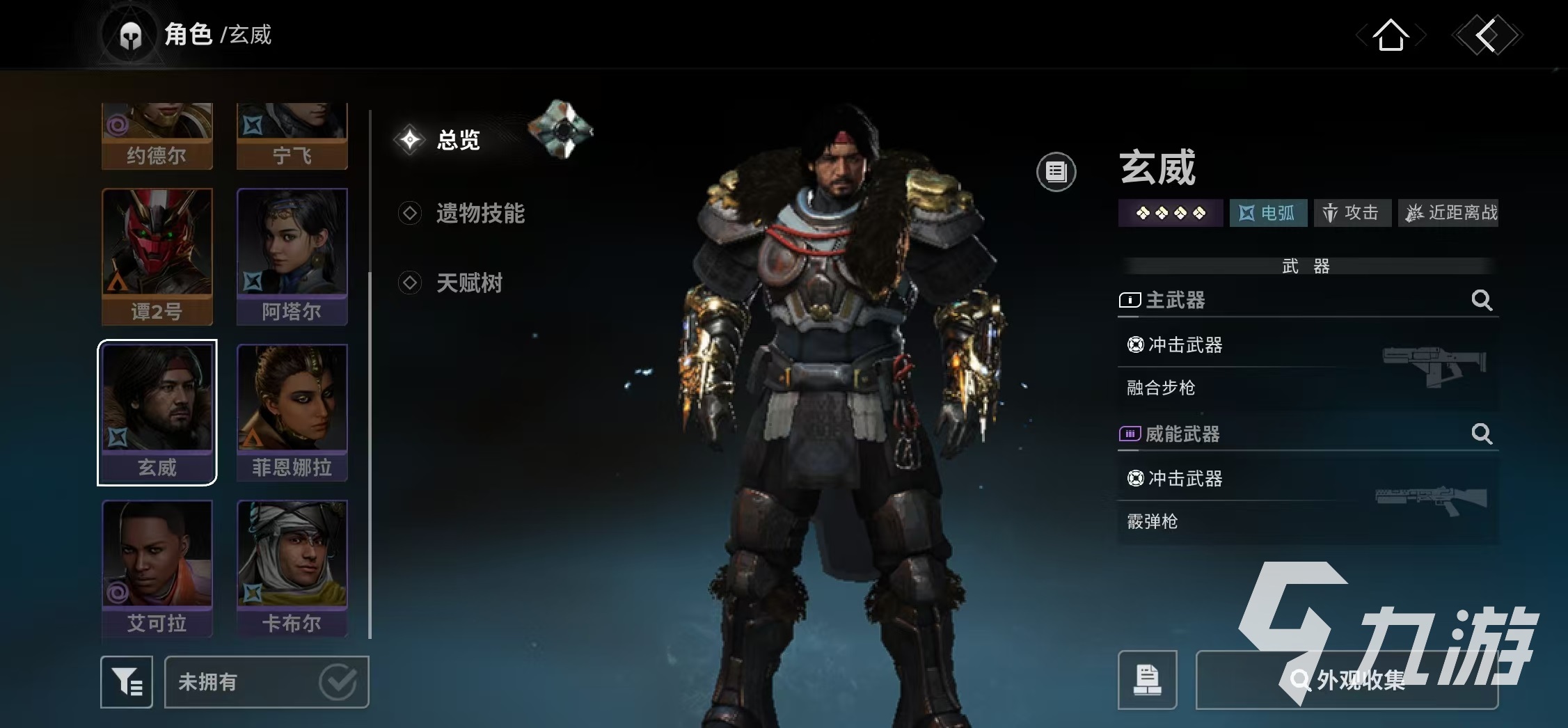Click the purple four-diamond rarity badge
The height and width of the screenshot is (728, 1568).
(x=1171, y=213)
